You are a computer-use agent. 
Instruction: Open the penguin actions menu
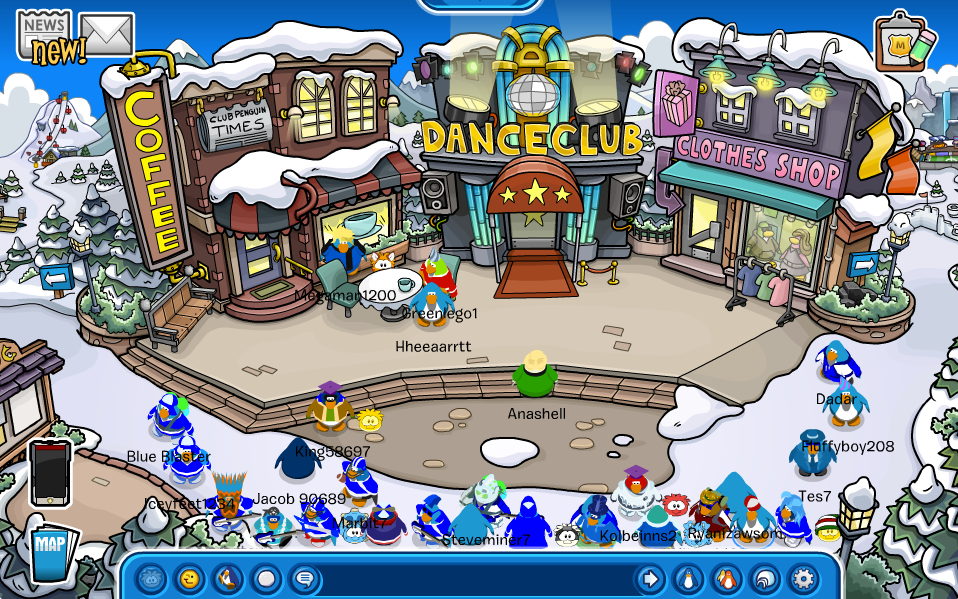pos(227,578)
